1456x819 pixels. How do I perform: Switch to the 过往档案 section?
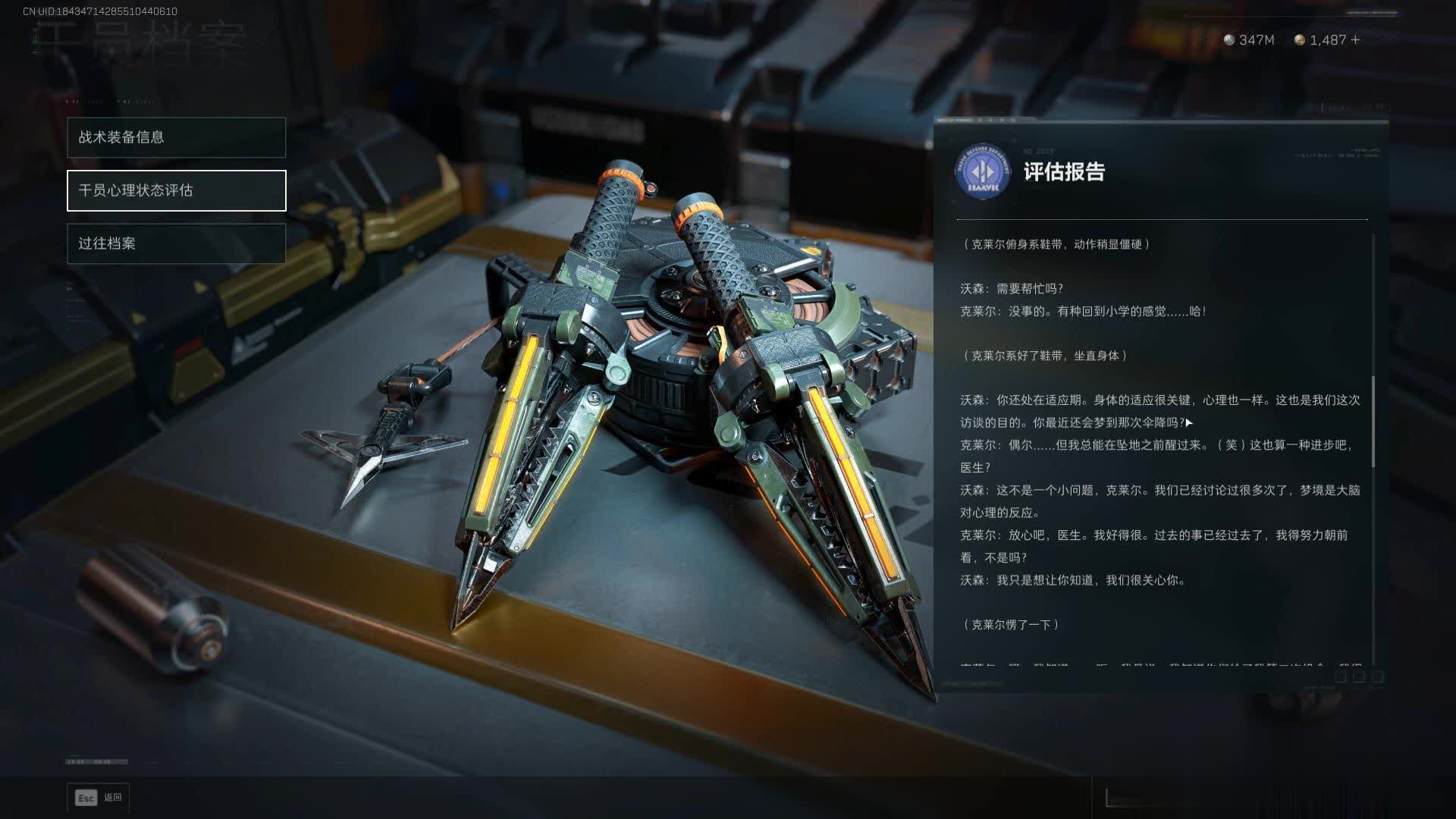coord(176,243)
